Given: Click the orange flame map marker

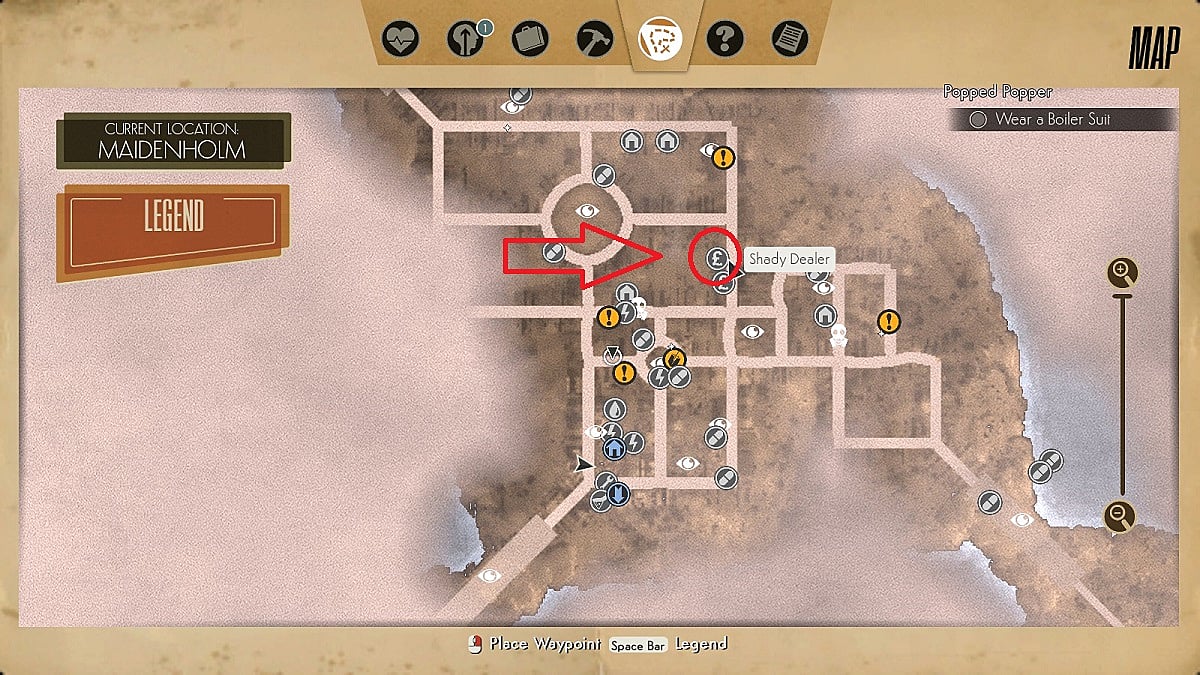Looking at the screenshot, I should pyautogui.click(x=674, y=358).
